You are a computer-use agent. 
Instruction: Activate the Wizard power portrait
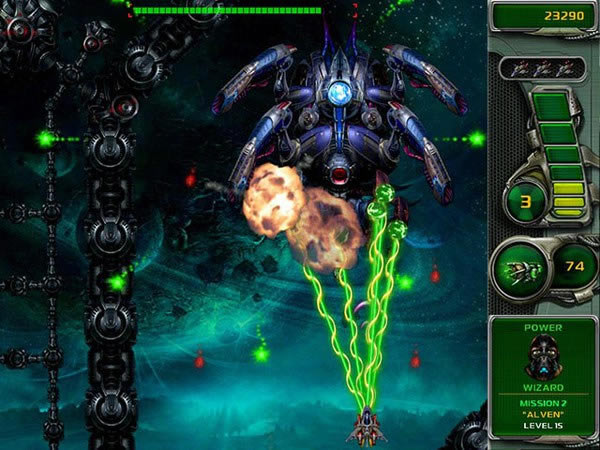543,357
